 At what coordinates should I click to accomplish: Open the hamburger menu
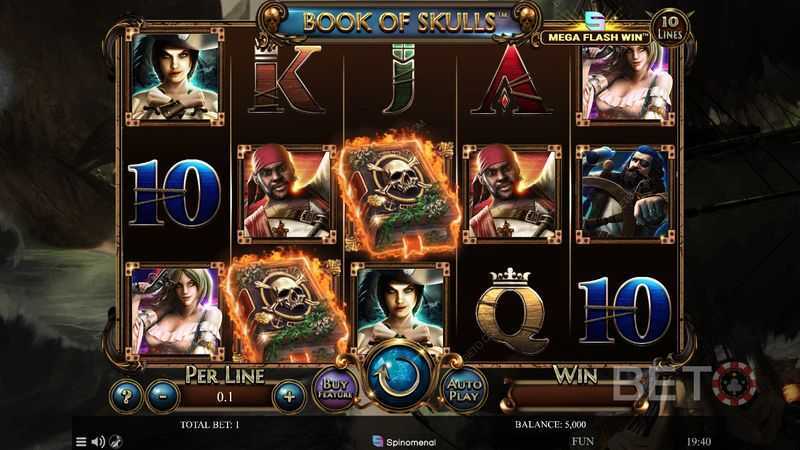pos(82,440)
